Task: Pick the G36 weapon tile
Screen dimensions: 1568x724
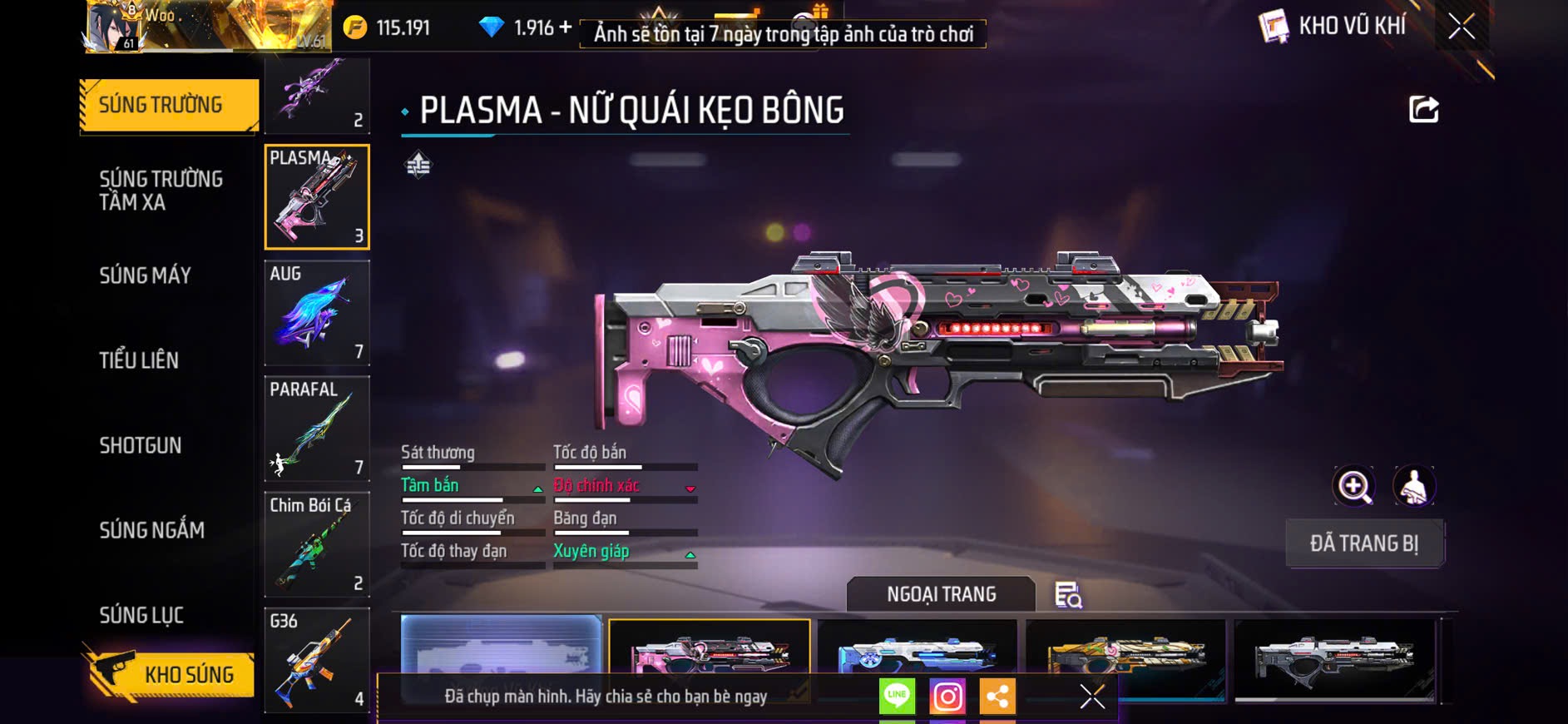Action: point(317,661)
